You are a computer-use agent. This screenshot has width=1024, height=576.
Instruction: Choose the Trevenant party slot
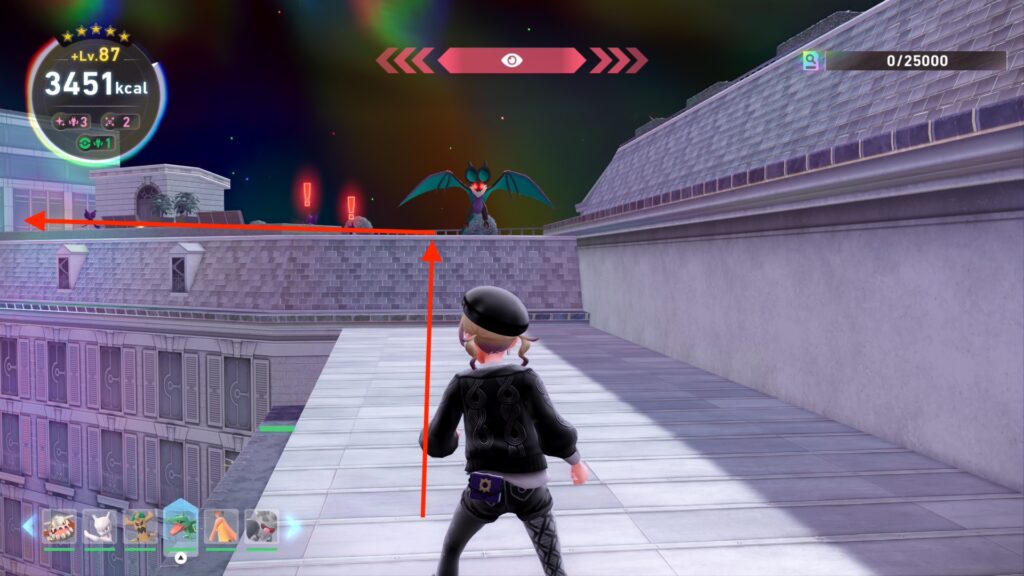pos(139,526)
